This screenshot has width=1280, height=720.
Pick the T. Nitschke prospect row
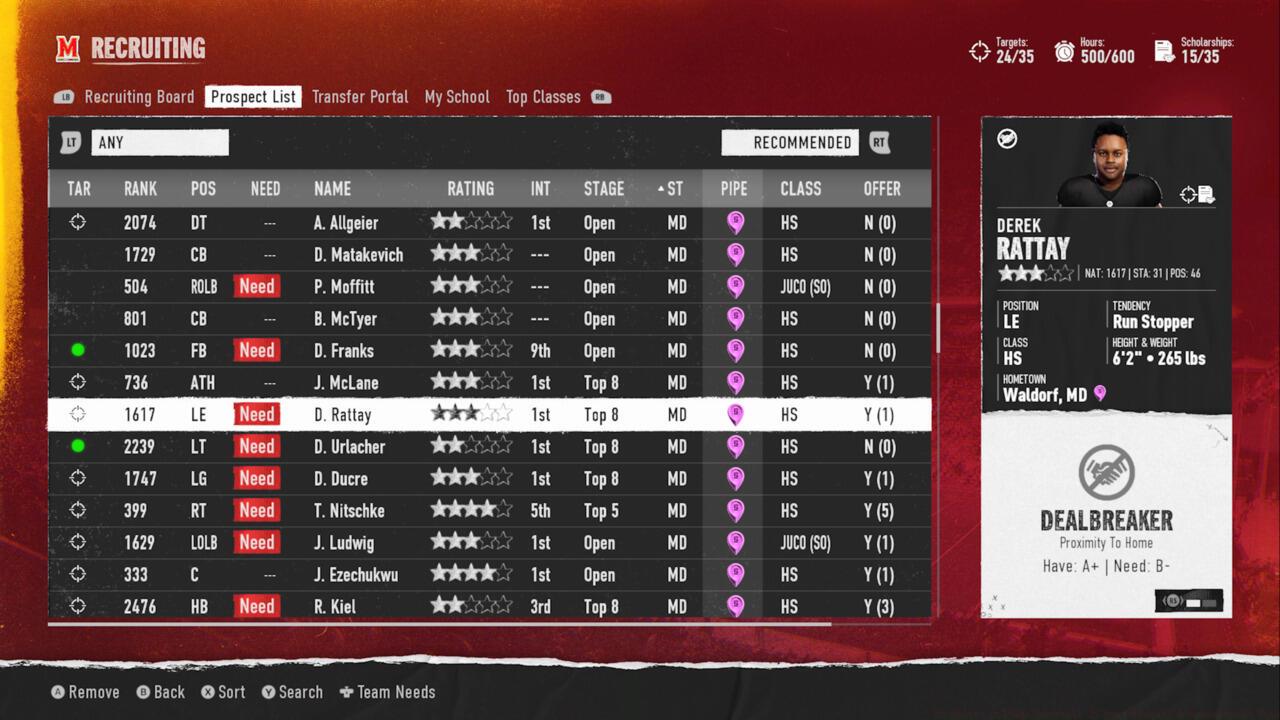349,511
